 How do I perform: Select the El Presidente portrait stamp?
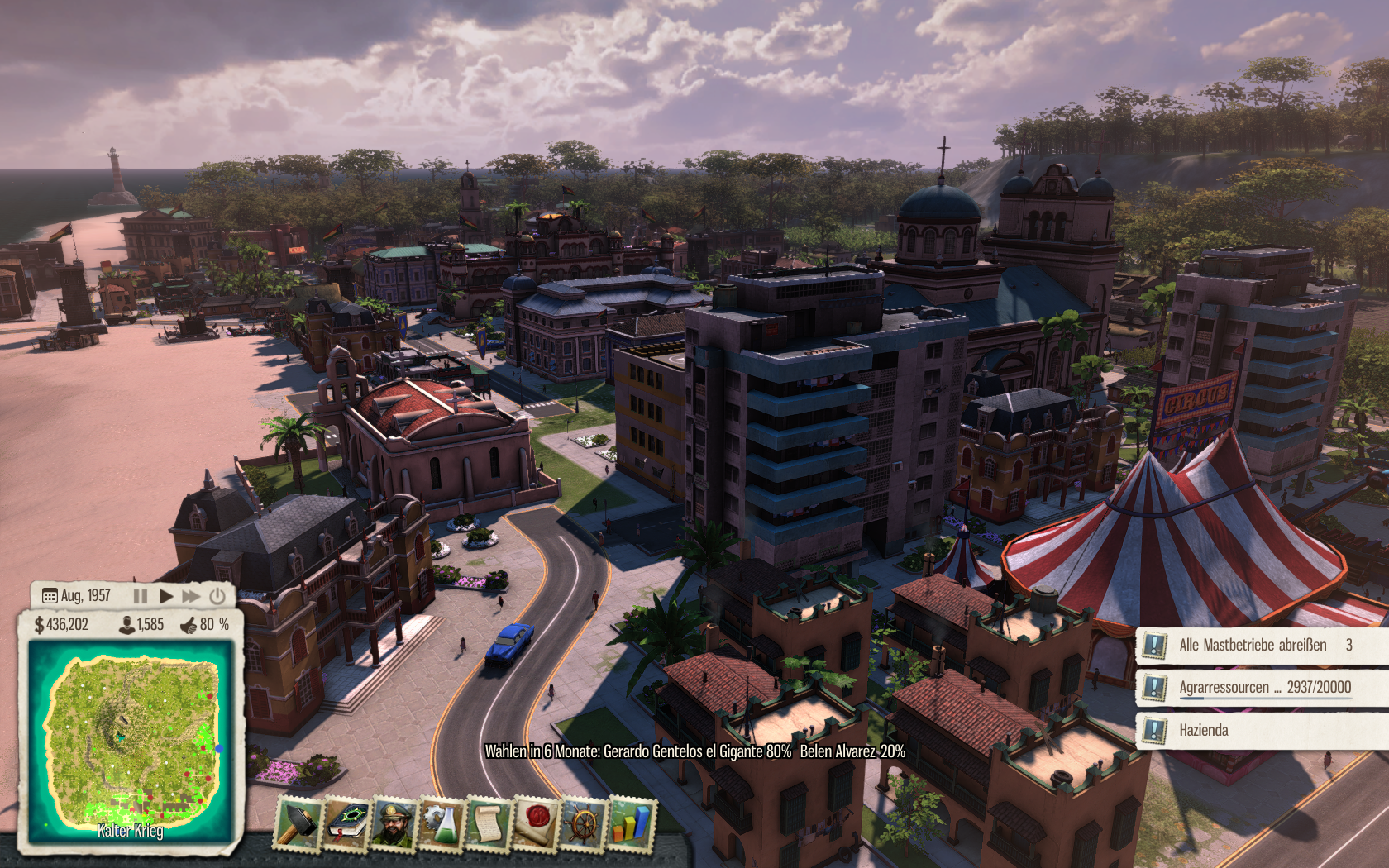pos(394,823)
